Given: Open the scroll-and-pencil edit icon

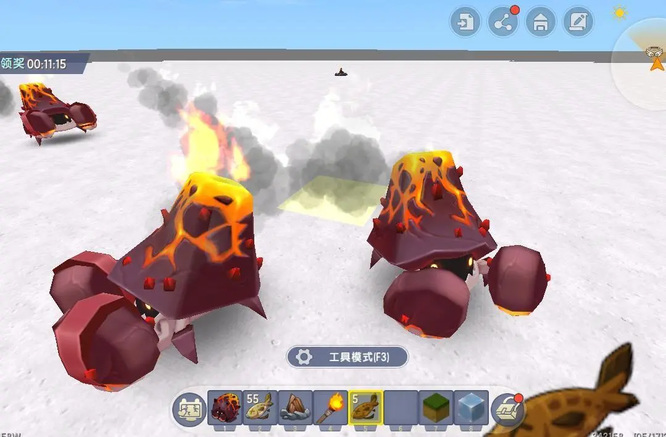Looking at the screenshot, I should (578, 21).
